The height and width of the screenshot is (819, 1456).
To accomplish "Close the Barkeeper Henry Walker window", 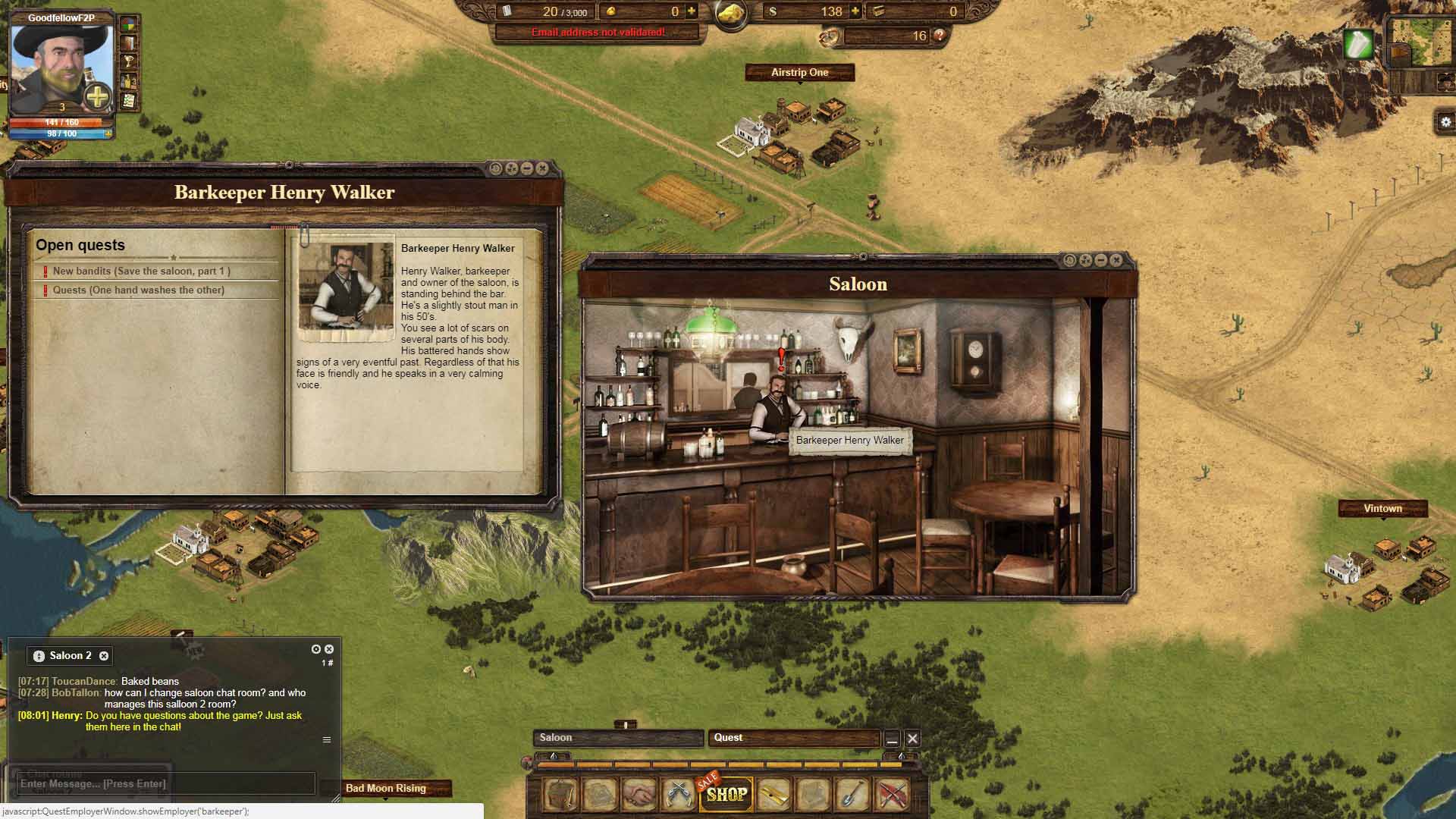I will click(542, 168).
